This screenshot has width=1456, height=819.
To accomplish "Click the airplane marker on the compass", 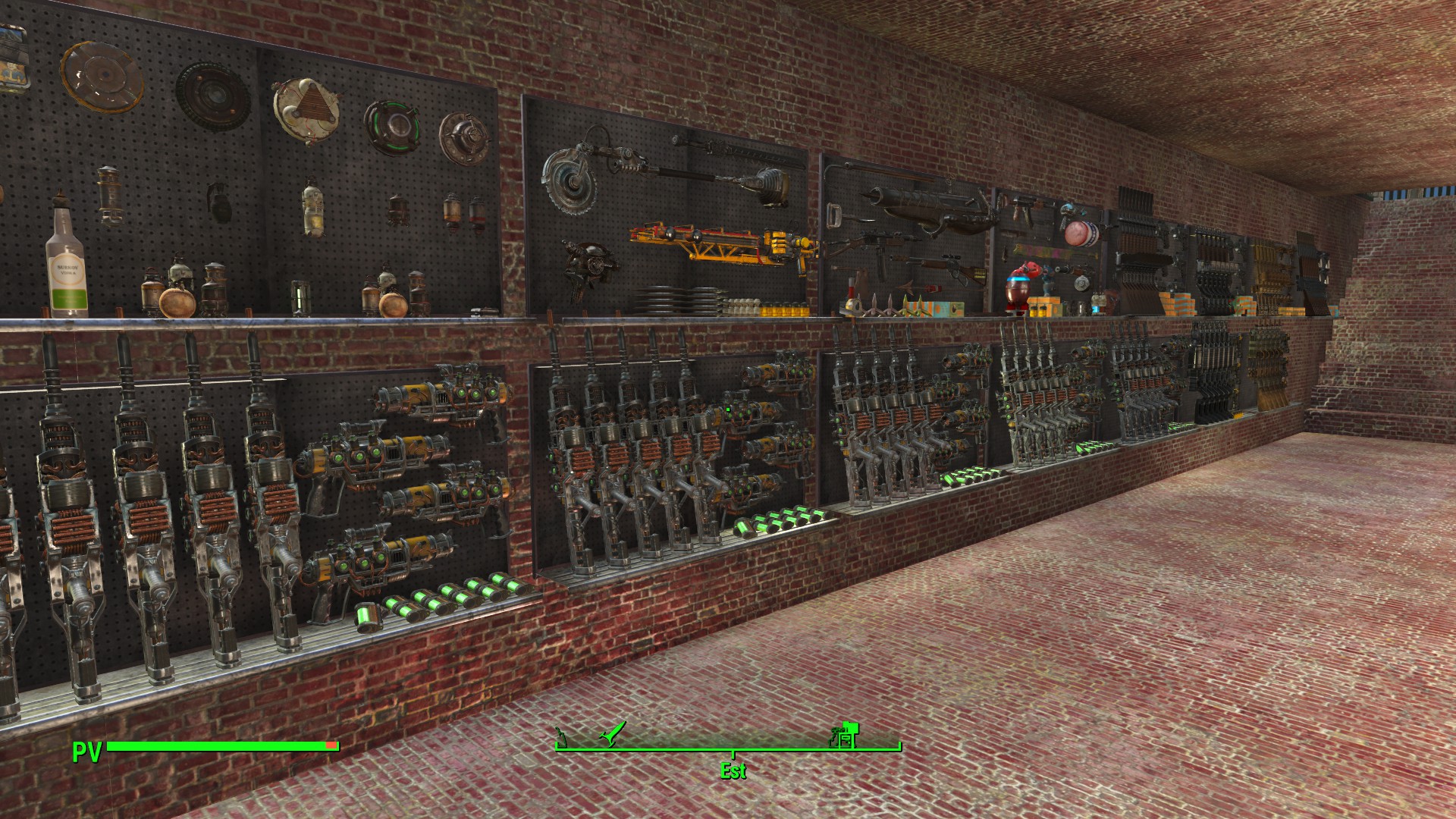I will click(x=612, y=735).
